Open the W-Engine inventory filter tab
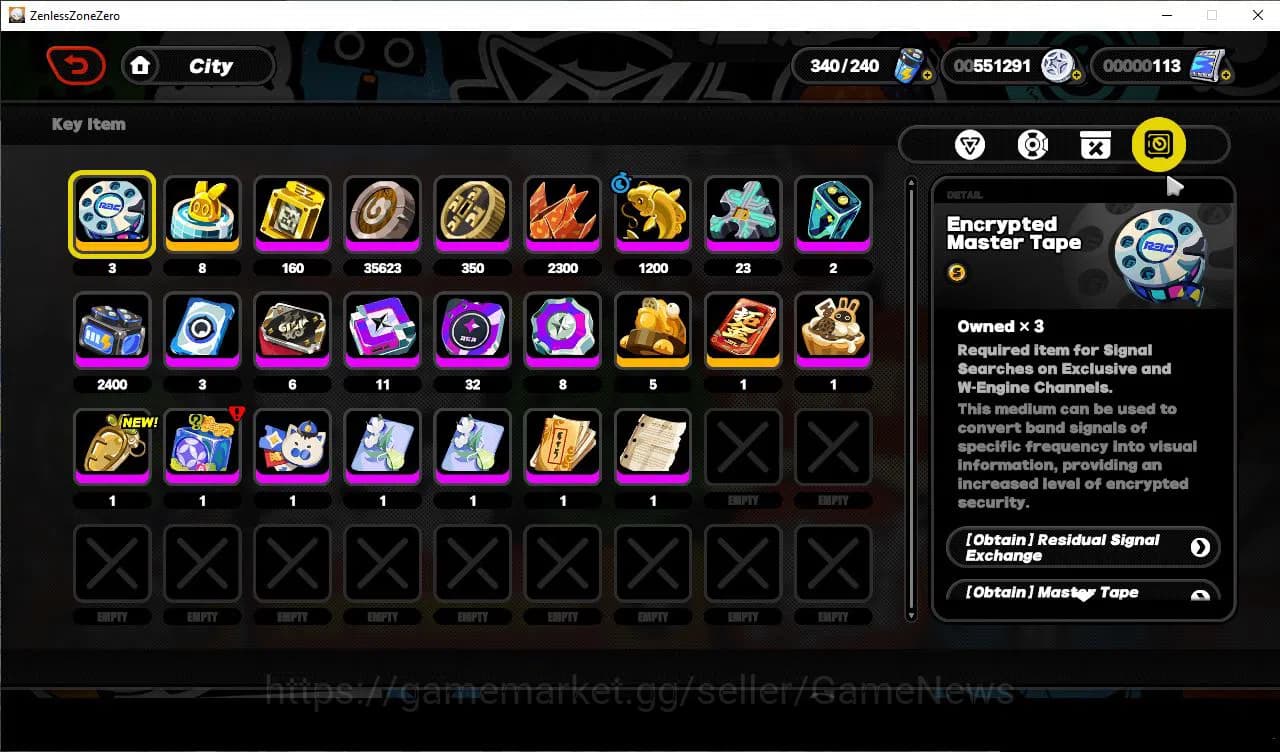 click(970, 144)
